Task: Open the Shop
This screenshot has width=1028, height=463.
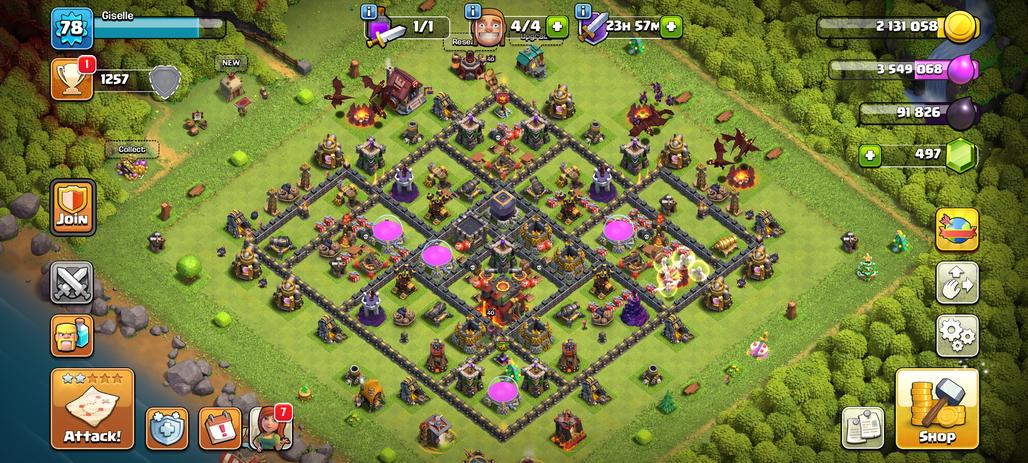Action: pyautogui.click(x=936, y=409)
